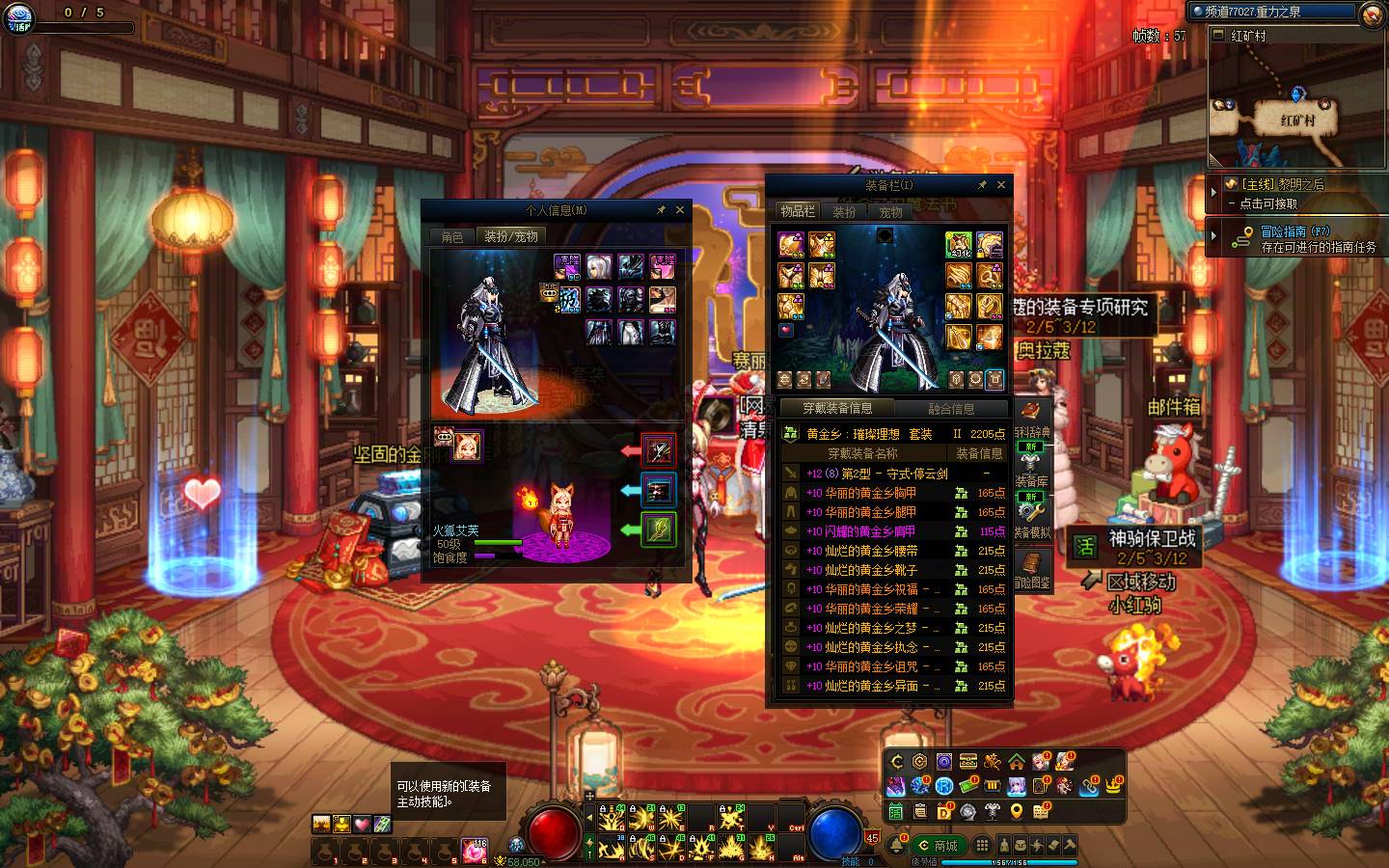Open the 冒险图鉴 adventure codex side button
Image resolution: width=1389 pixels, height=868 pixels.
tap(1031, 568)
